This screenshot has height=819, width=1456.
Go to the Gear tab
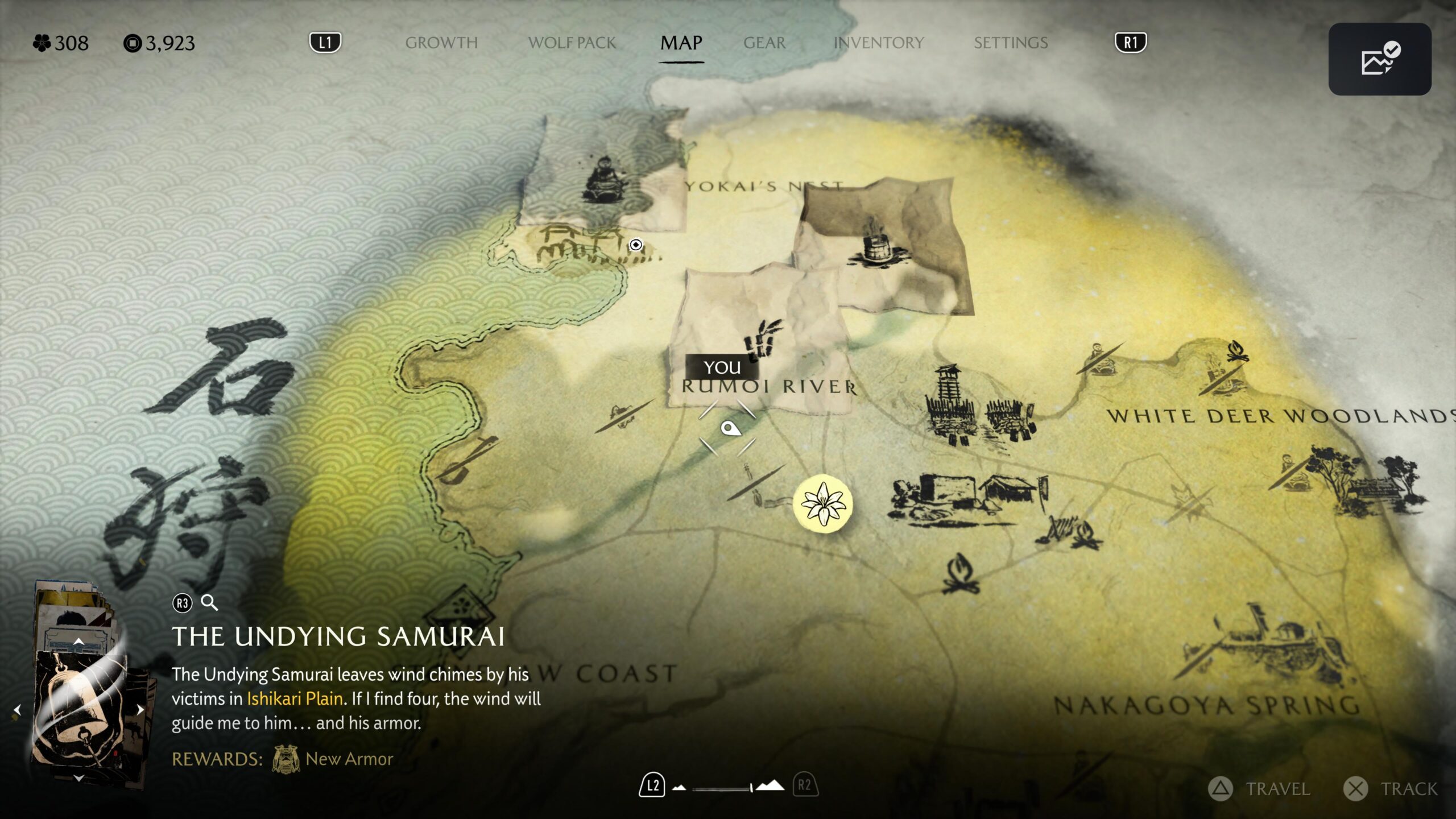tap(764, 43)
